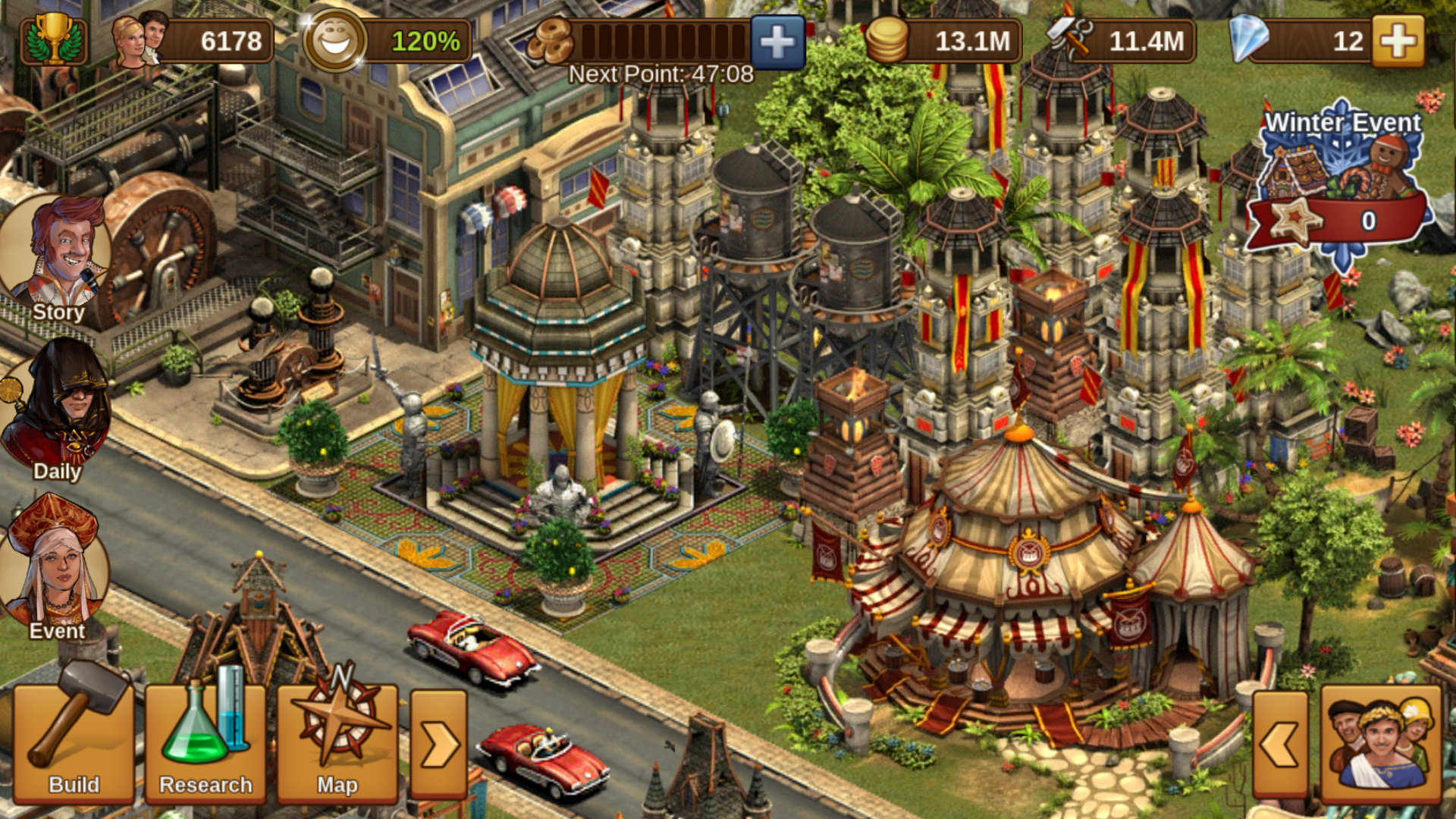Check the 120% happiness smiley indicator
This screenshot has width=1456, height=819.
click(334, 41)
